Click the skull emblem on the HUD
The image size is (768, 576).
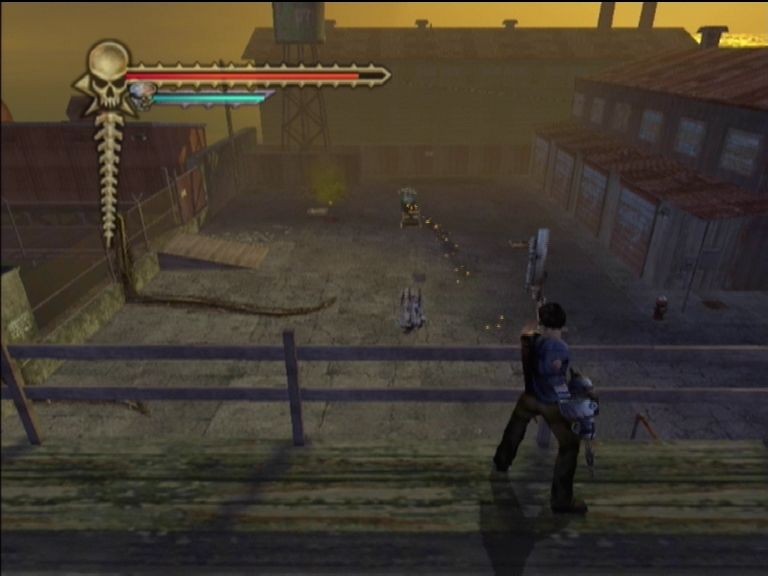click(x=107, y=75)
